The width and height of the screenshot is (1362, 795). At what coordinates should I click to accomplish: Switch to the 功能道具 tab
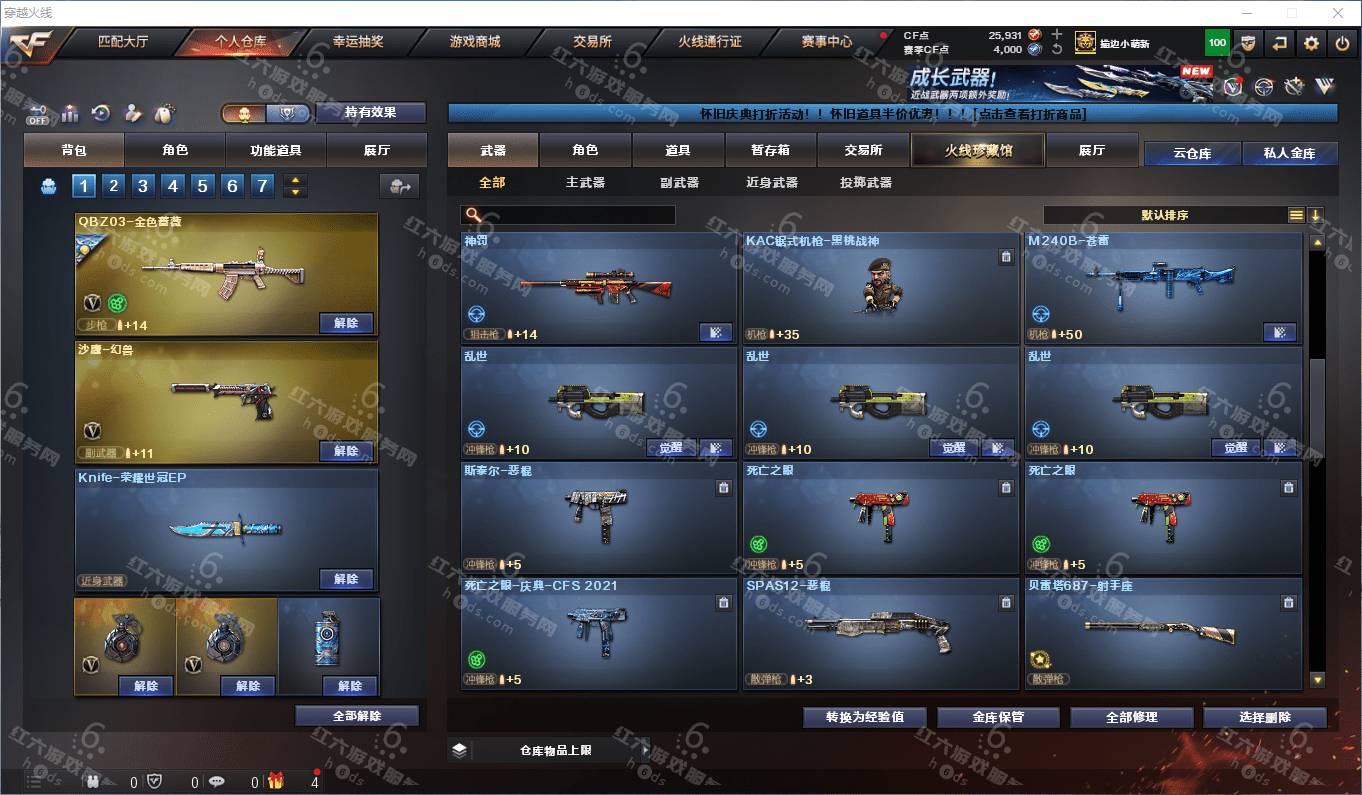[275, 150]
